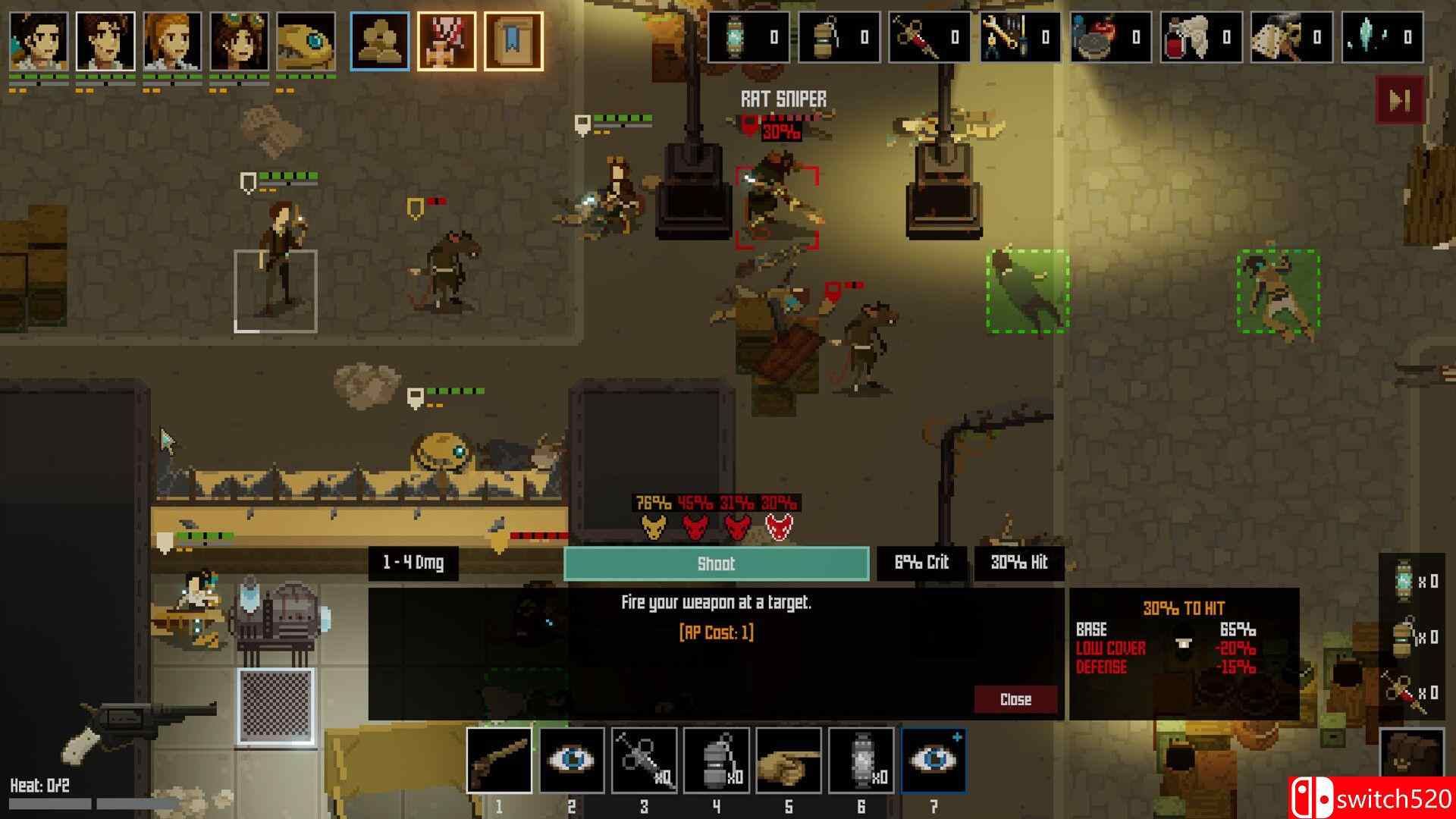Open the book with blue bookmark
This screenshot has height=819, width=1456.
point(513,42)
